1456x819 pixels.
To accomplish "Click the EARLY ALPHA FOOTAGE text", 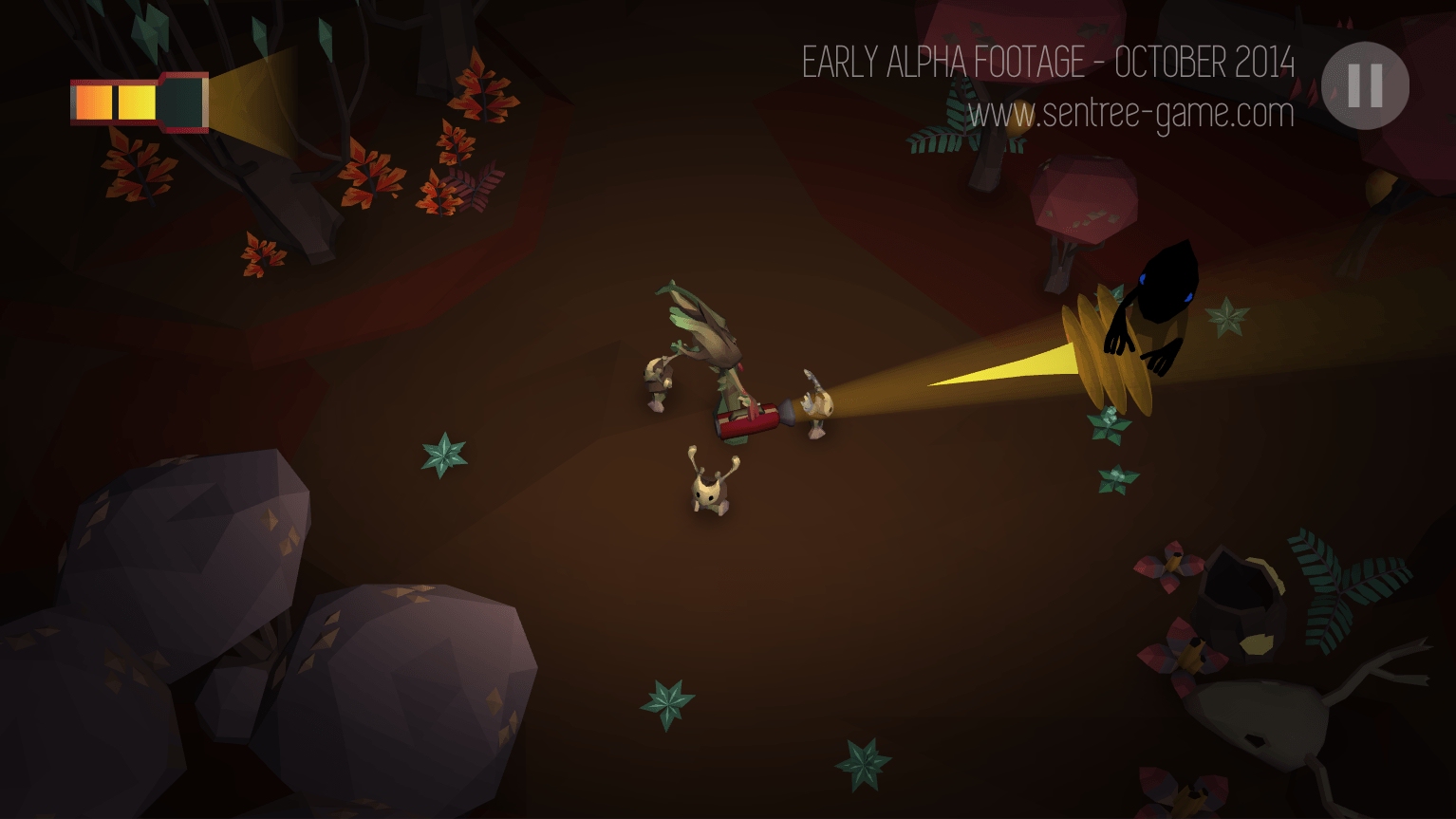I will click(x=1049, y=64).
